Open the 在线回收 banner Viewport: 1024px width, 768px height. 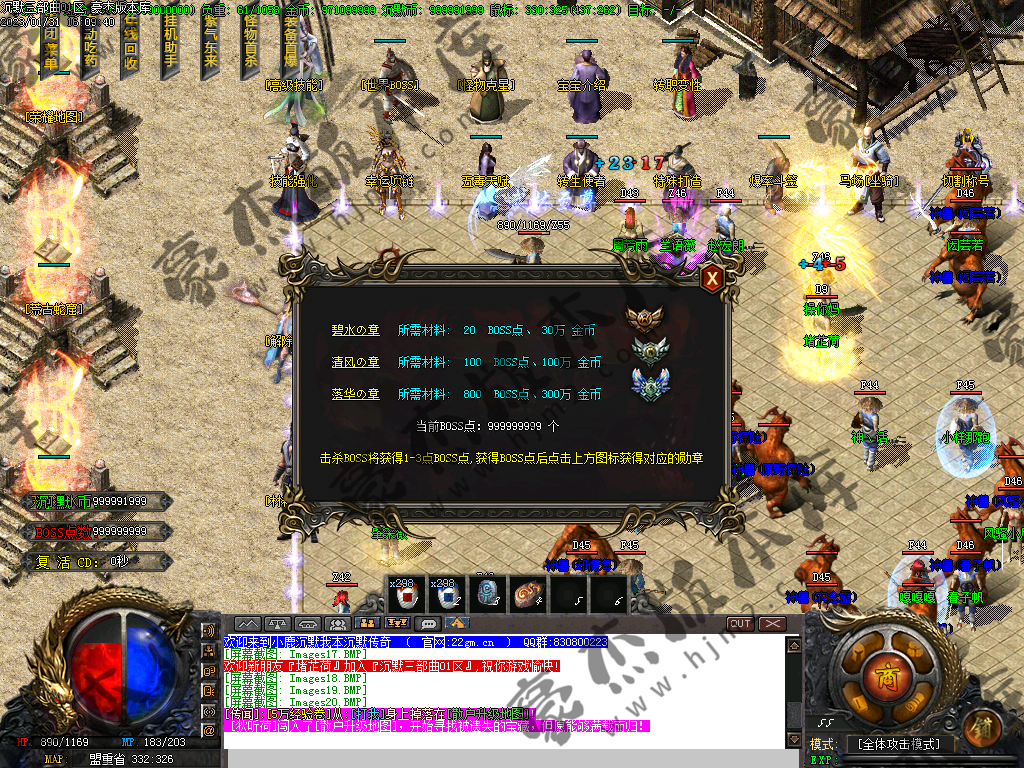(x=130, y=40)
